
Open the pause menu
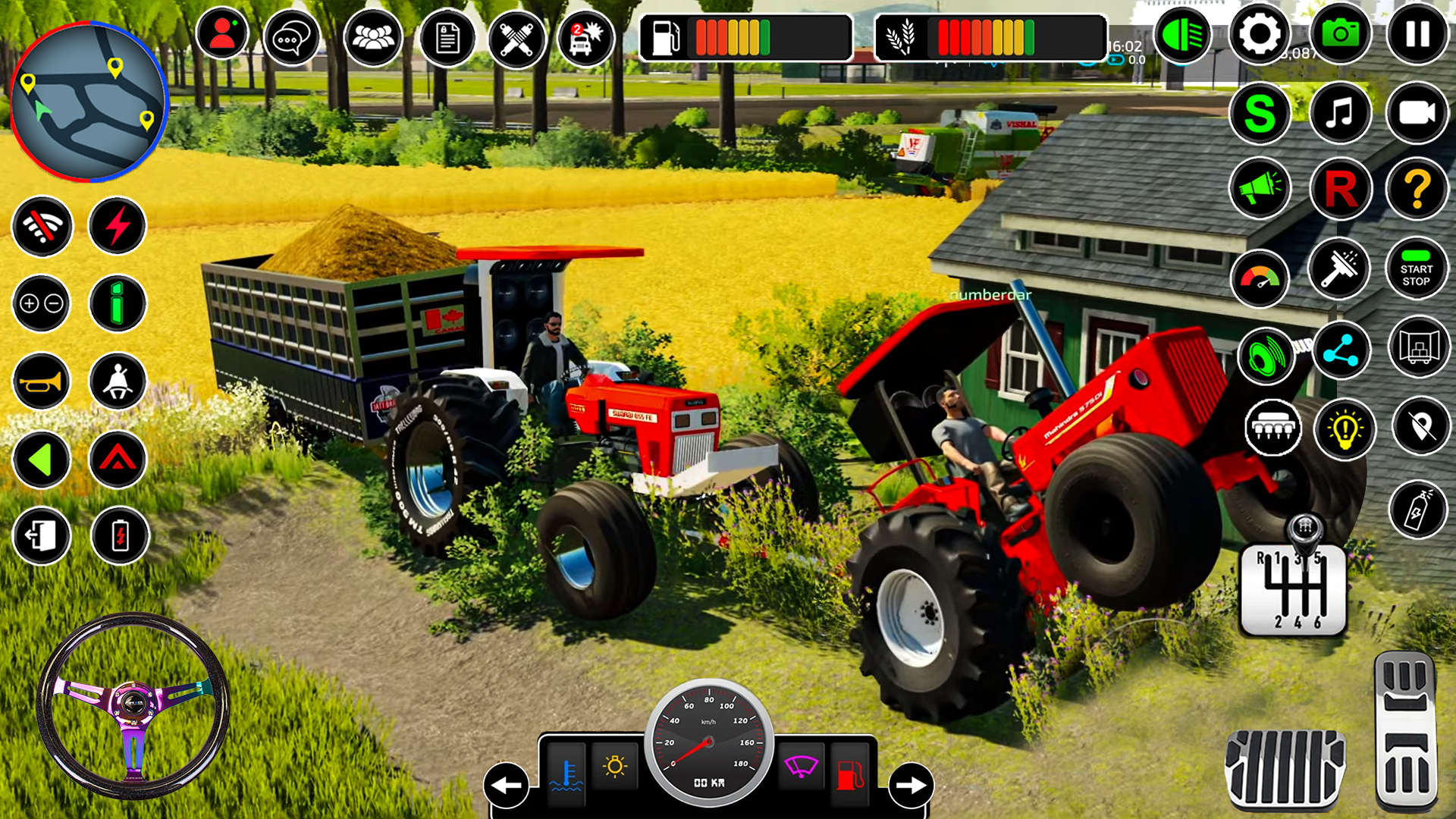tap(1417, 34)
